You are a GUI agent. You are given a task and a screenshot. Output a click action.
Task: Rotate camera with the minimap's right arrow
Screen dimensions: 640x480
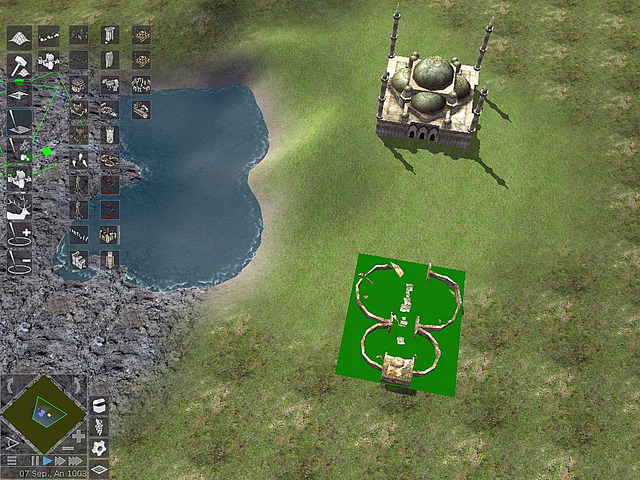pos(79,385)
